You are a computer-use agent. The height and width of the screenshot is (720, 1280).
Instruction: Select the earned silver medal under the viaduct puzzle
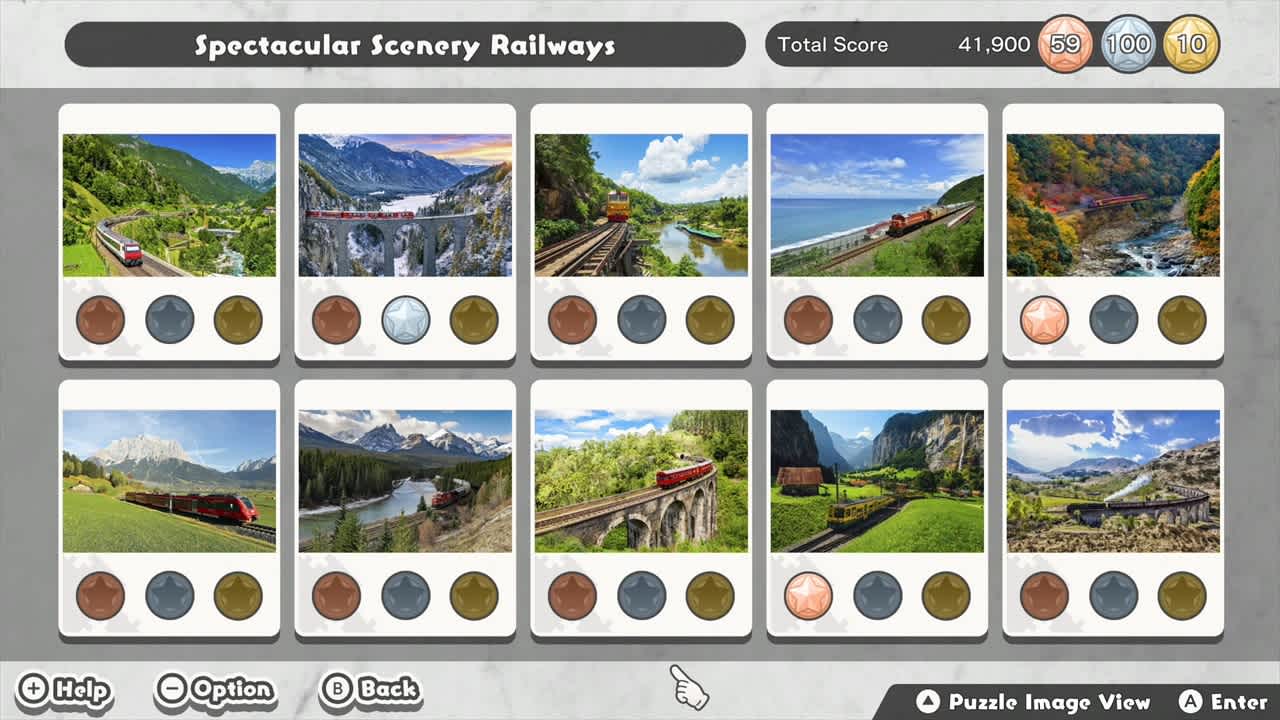pos(405,321)
